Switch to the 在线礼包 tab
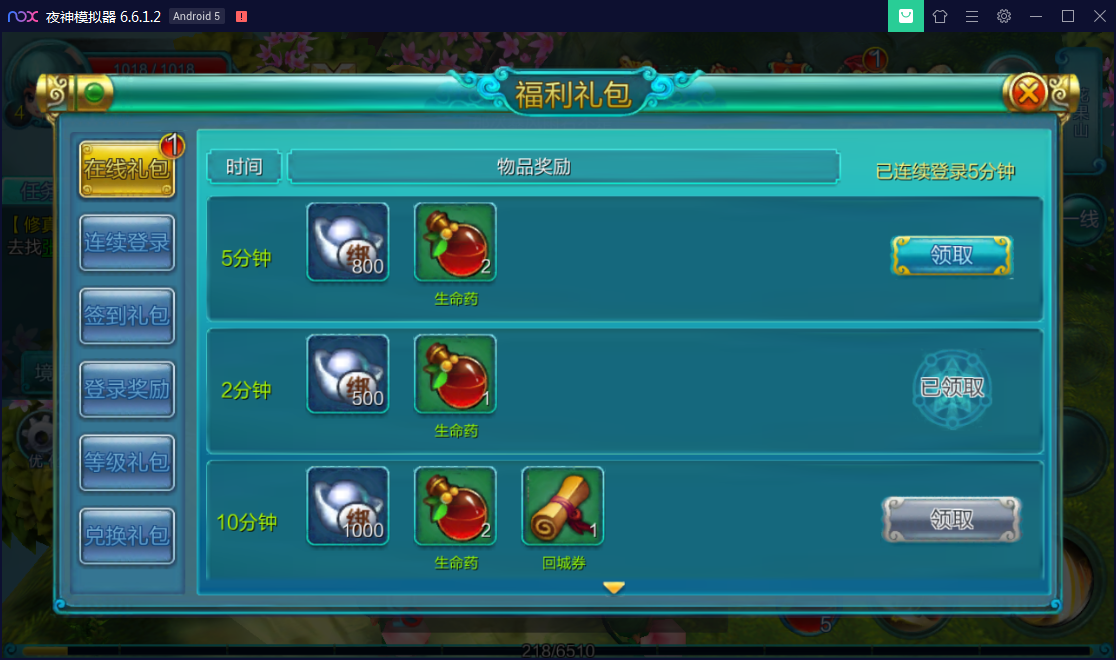Screen dimensions: 1116x660 pos(126,169)
